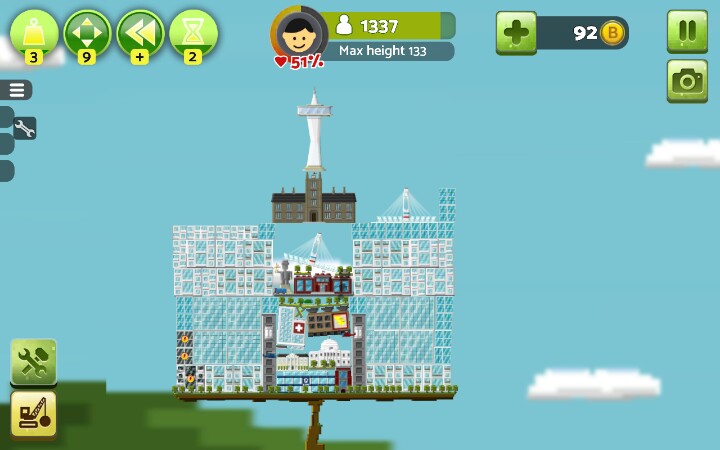Open the small wrench tool tab
This screenshot has width=720, height=450.
[24, 128]
